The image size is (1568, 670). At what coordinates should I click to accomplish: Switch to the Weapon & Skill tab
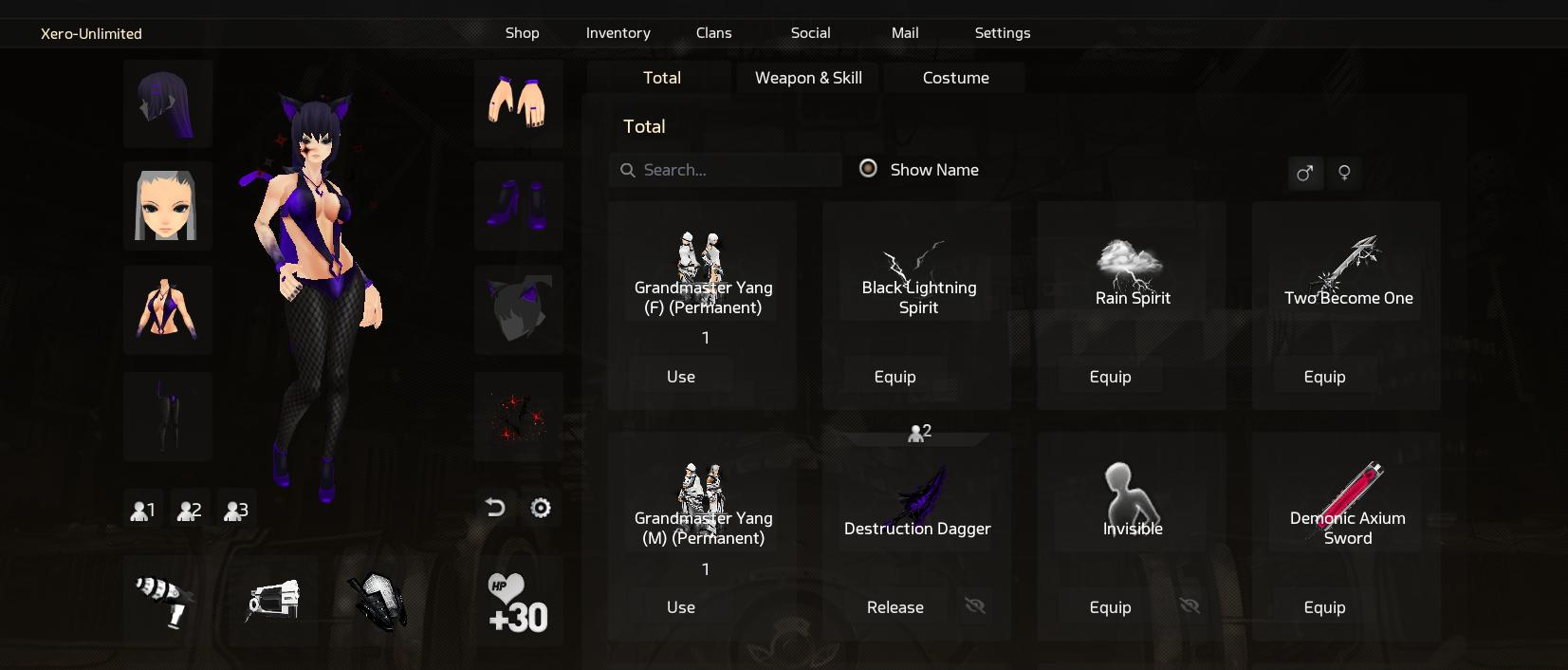808,78
